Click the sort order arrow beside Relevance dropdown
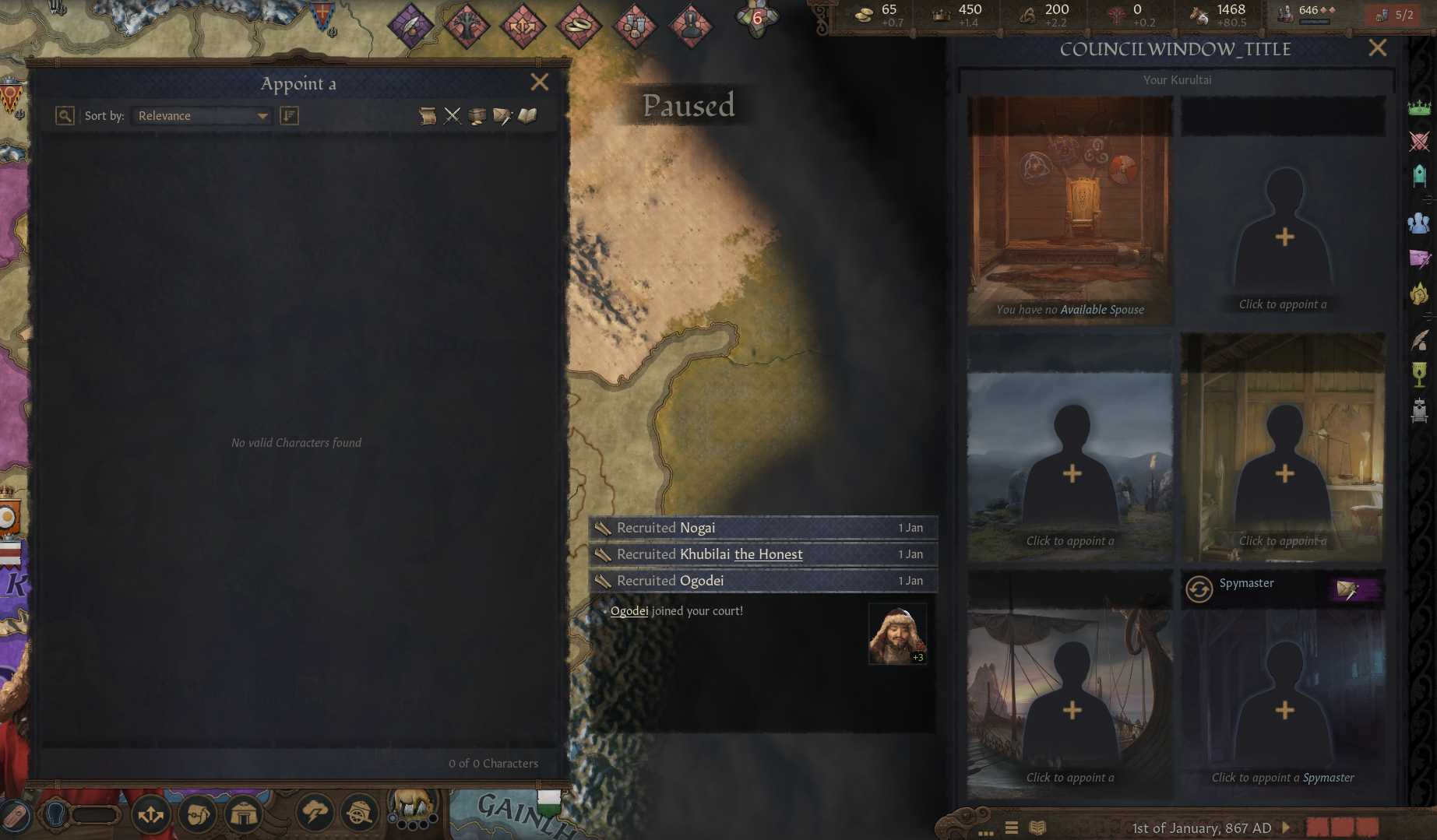This screenshot has width=1437, height=840. point(290,115)
